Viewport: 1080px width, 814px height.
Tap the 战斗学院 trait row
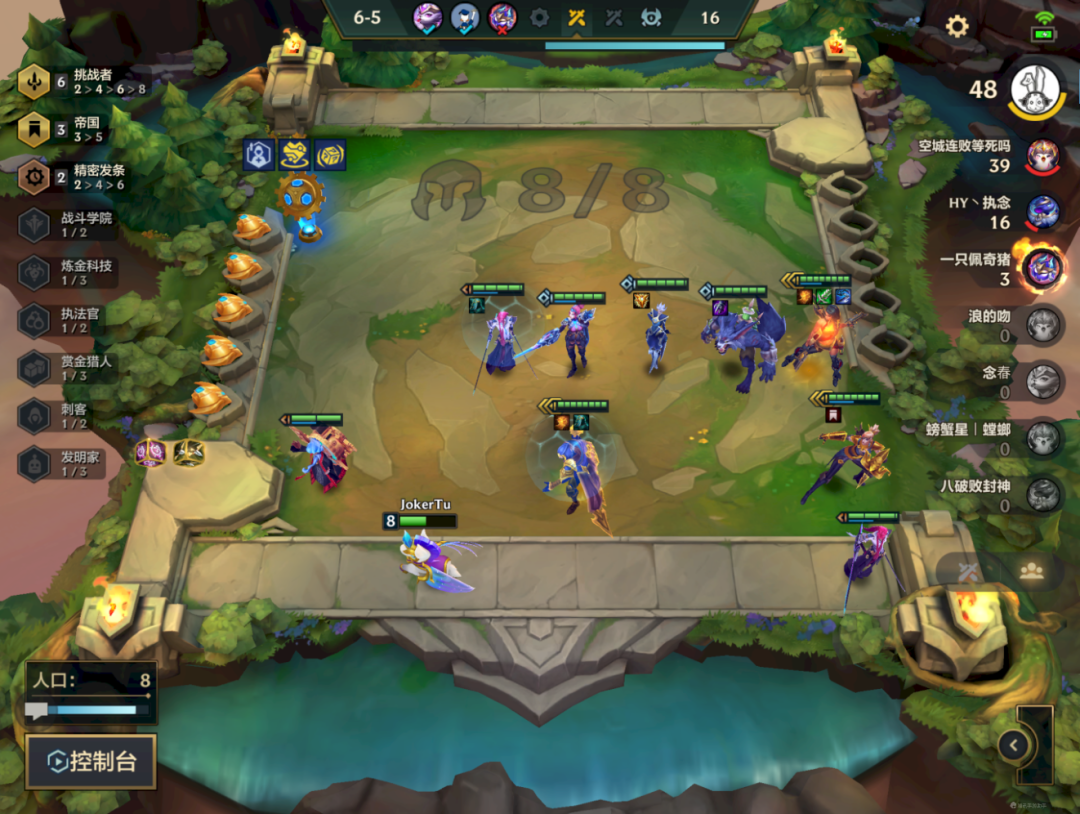click(x=70, y=224)
